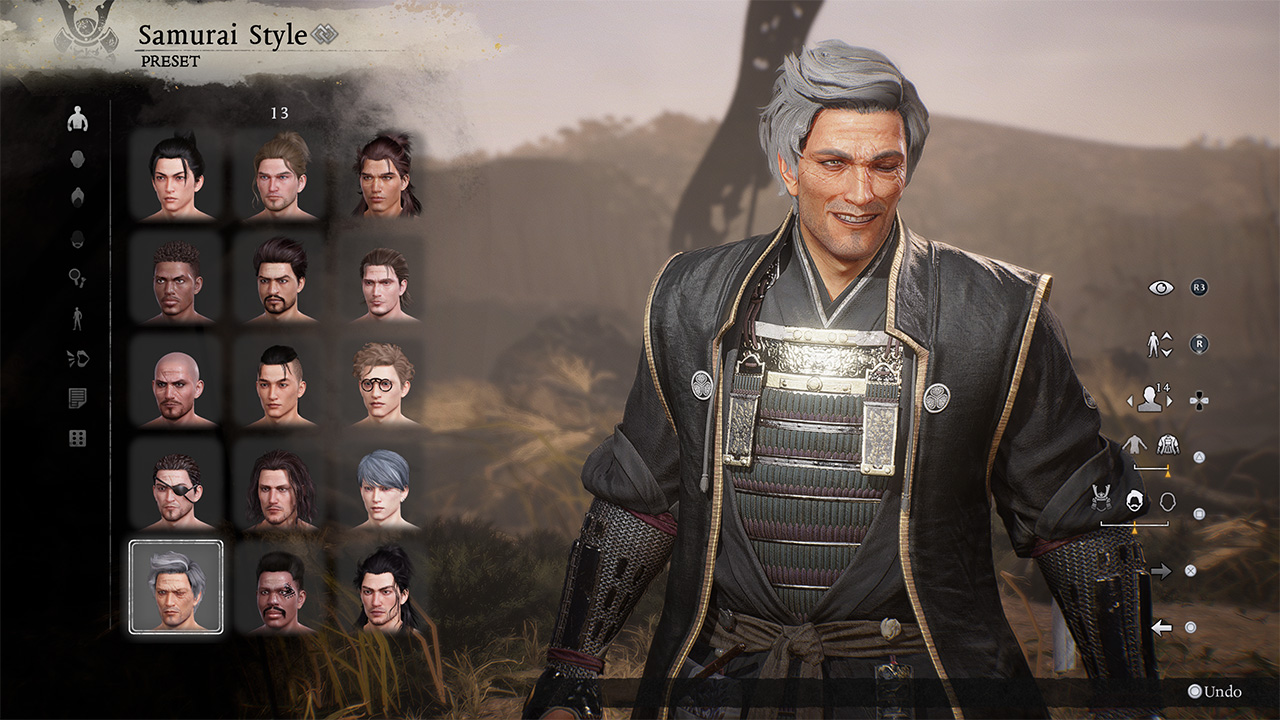1280x720 pixels.
Task: Switch to the facial hair tab
Action: coord(77,239)
